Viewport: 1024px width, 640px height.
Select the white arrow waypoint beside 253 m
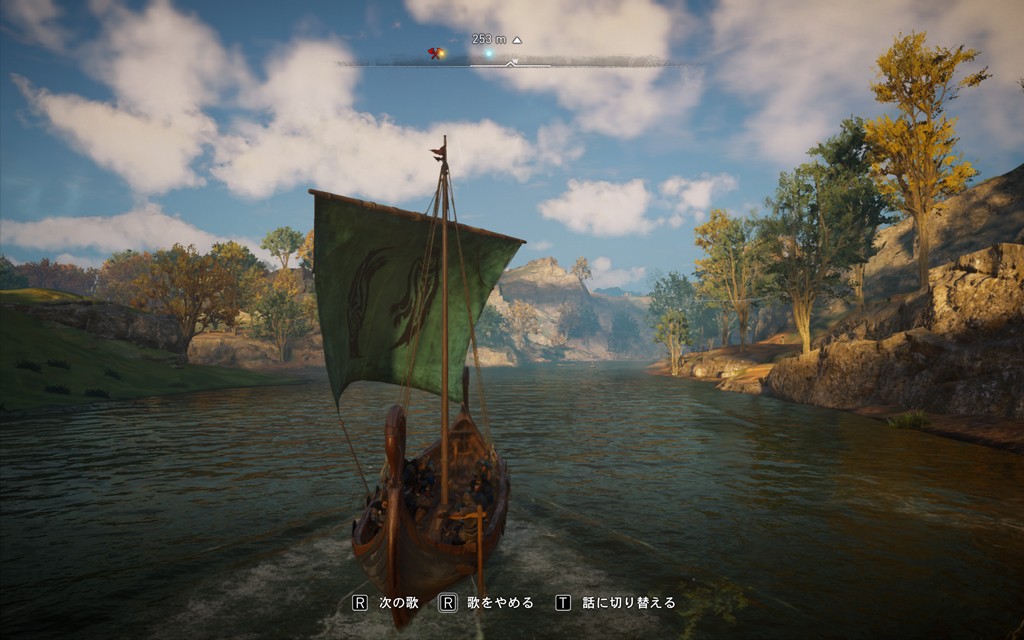(516, 40)
